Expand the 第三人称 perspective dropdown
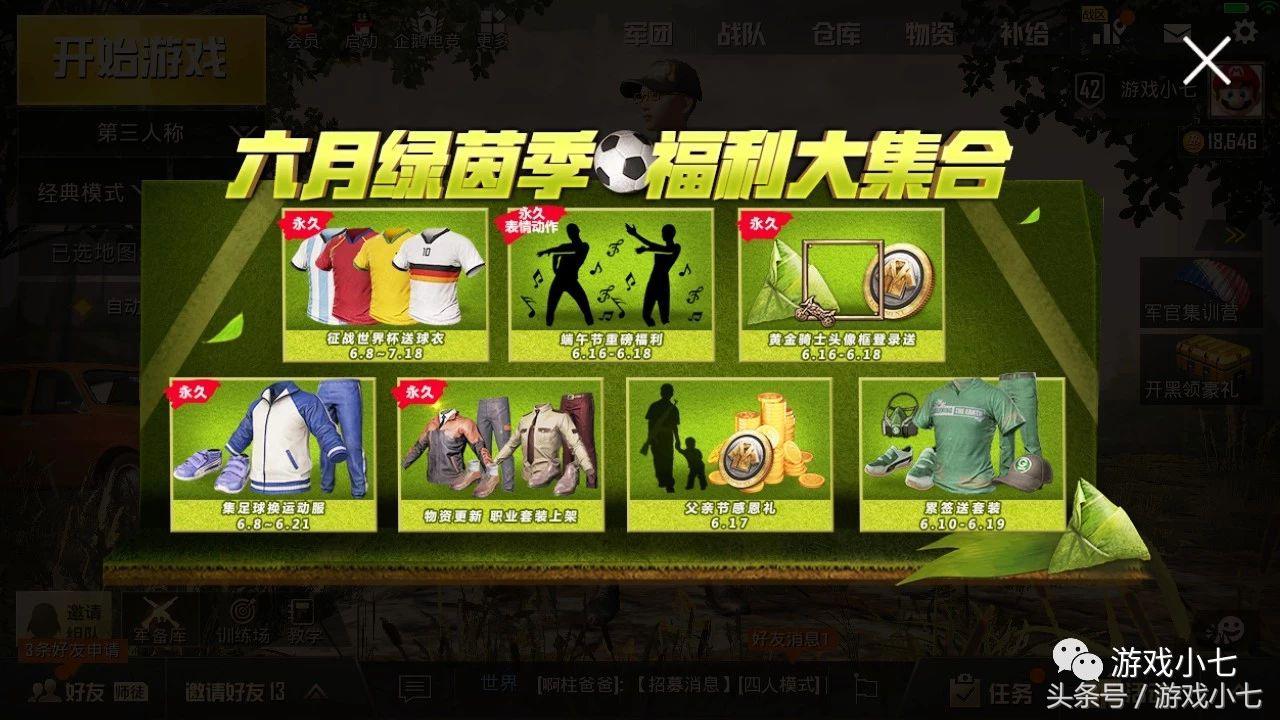This screenshot has width=1280, height=720. pyautogui.click(x=147, y=131)
